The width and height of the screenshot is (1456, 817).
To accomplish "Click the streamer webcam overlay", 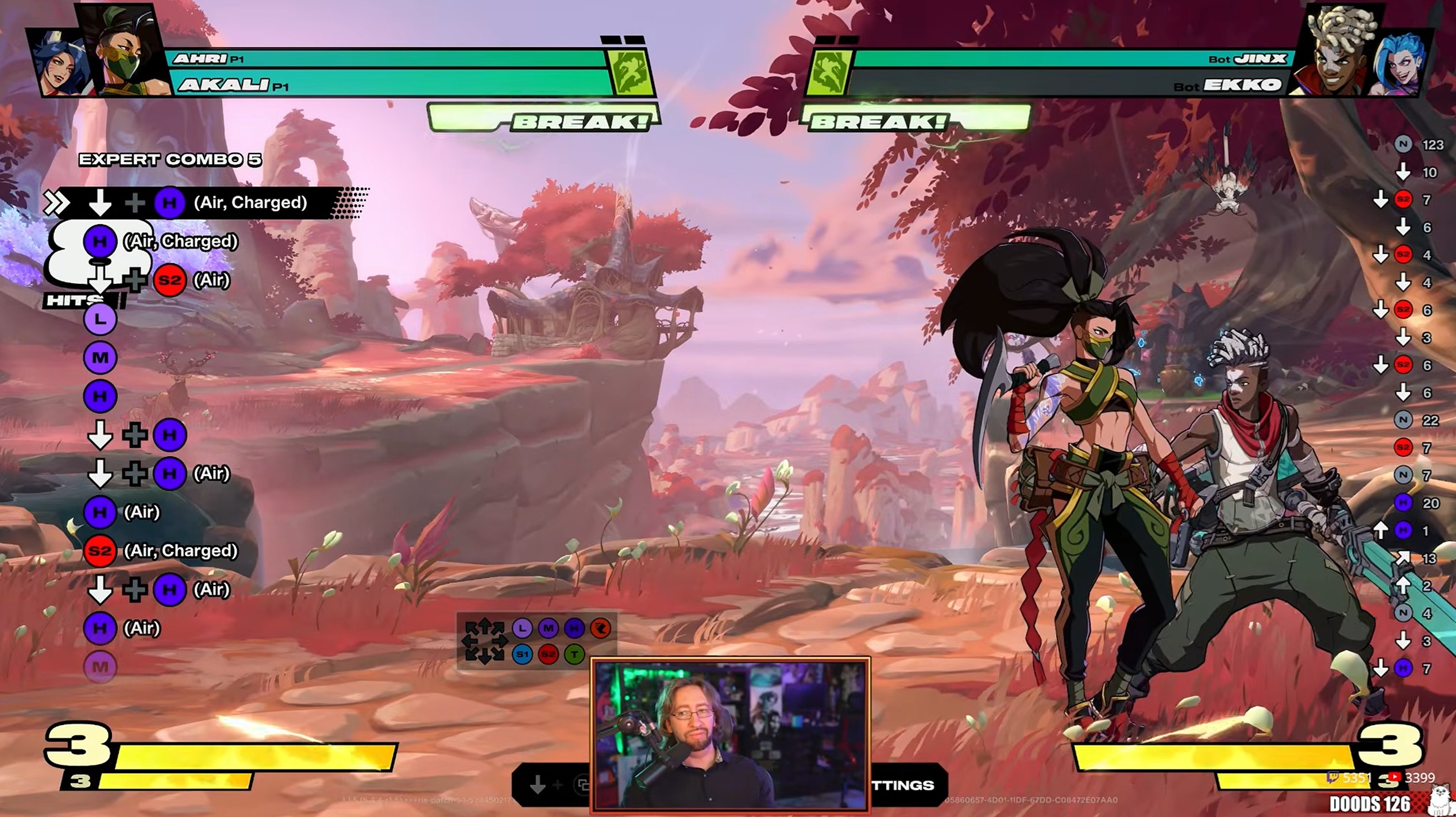I will [729, 734].
